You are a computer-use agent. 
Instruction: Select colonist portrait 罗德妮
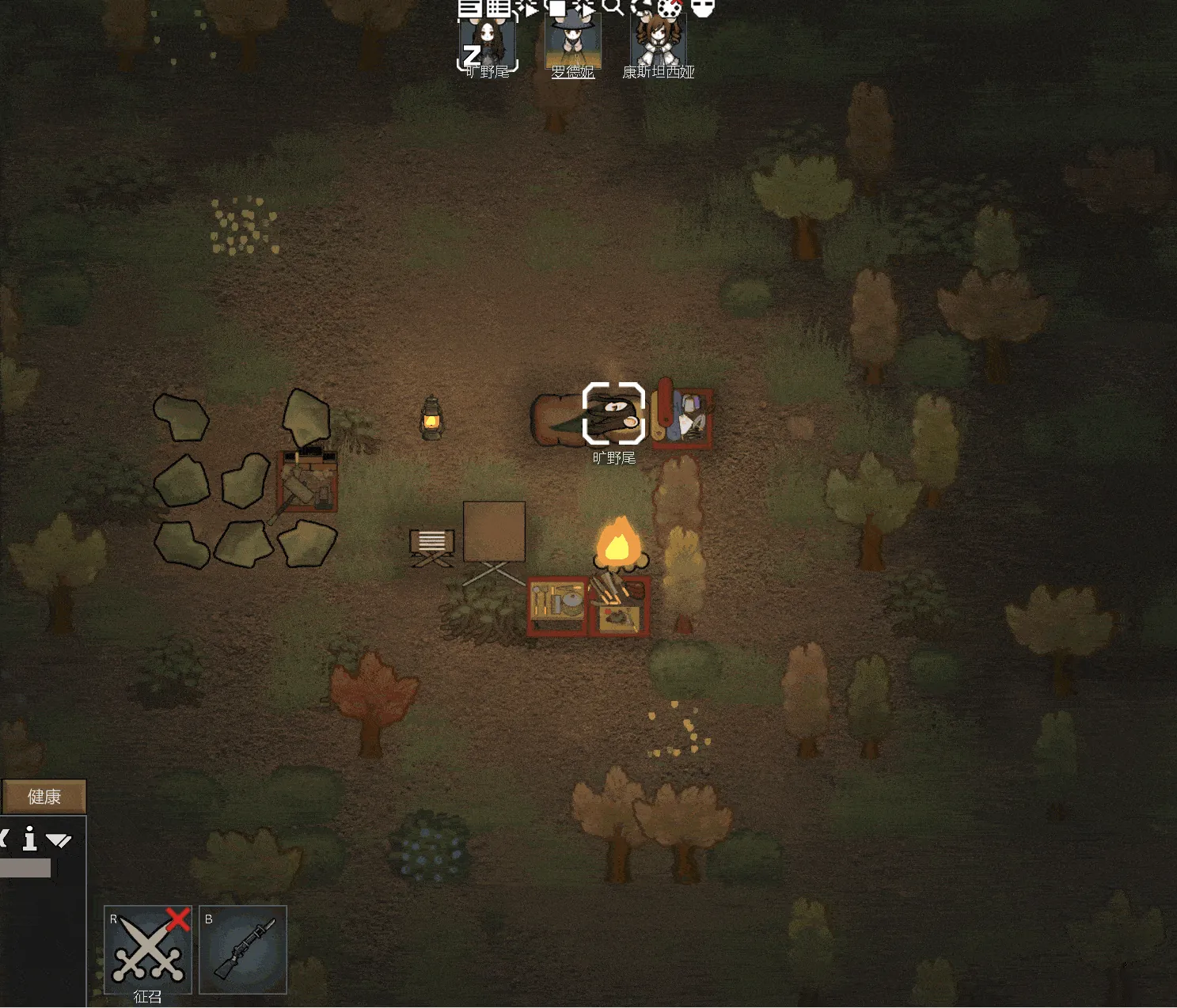click(573, 44)
